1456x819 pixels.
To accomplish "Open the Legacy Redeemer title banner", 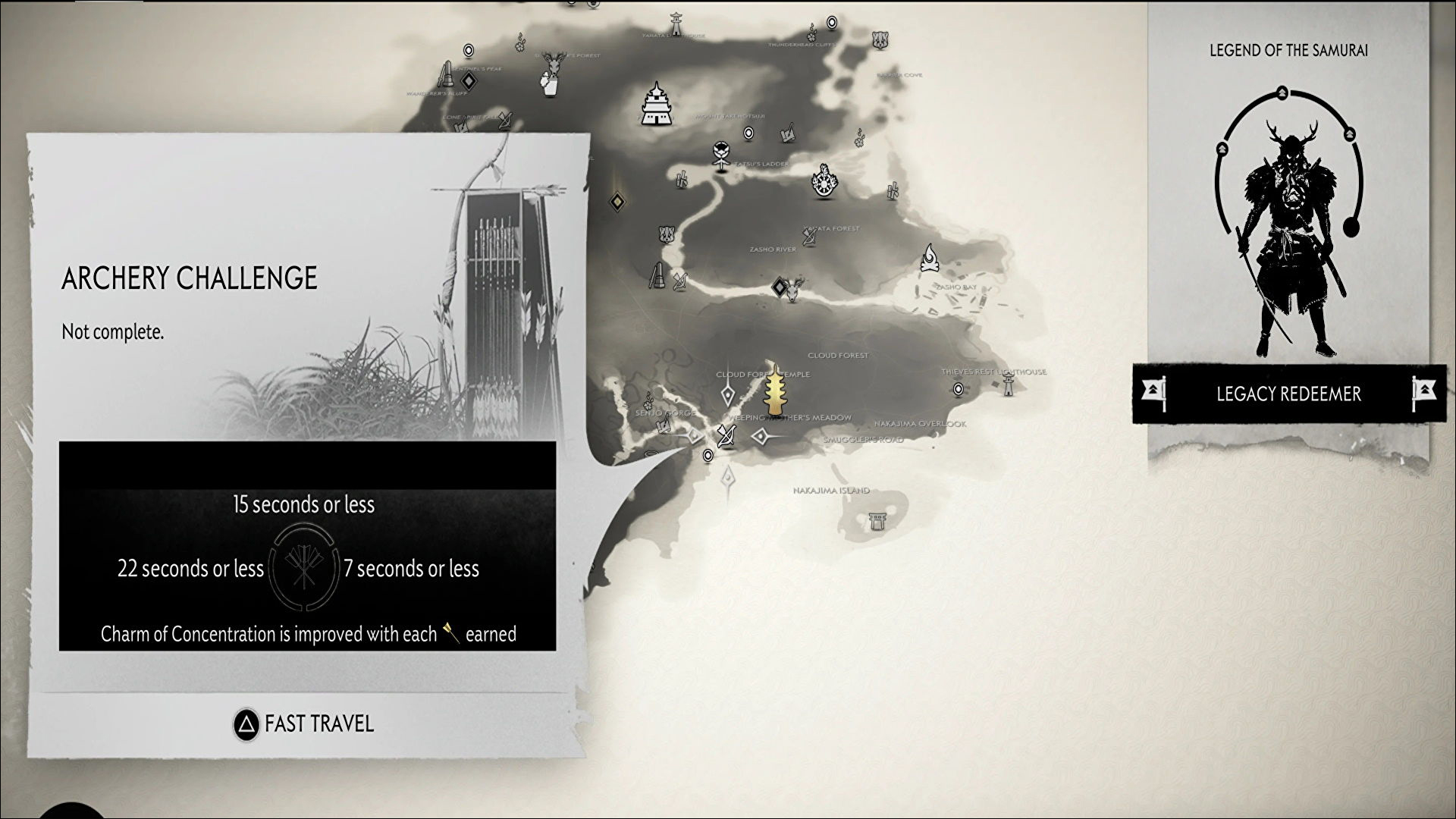I will (x=1288, y=394).
